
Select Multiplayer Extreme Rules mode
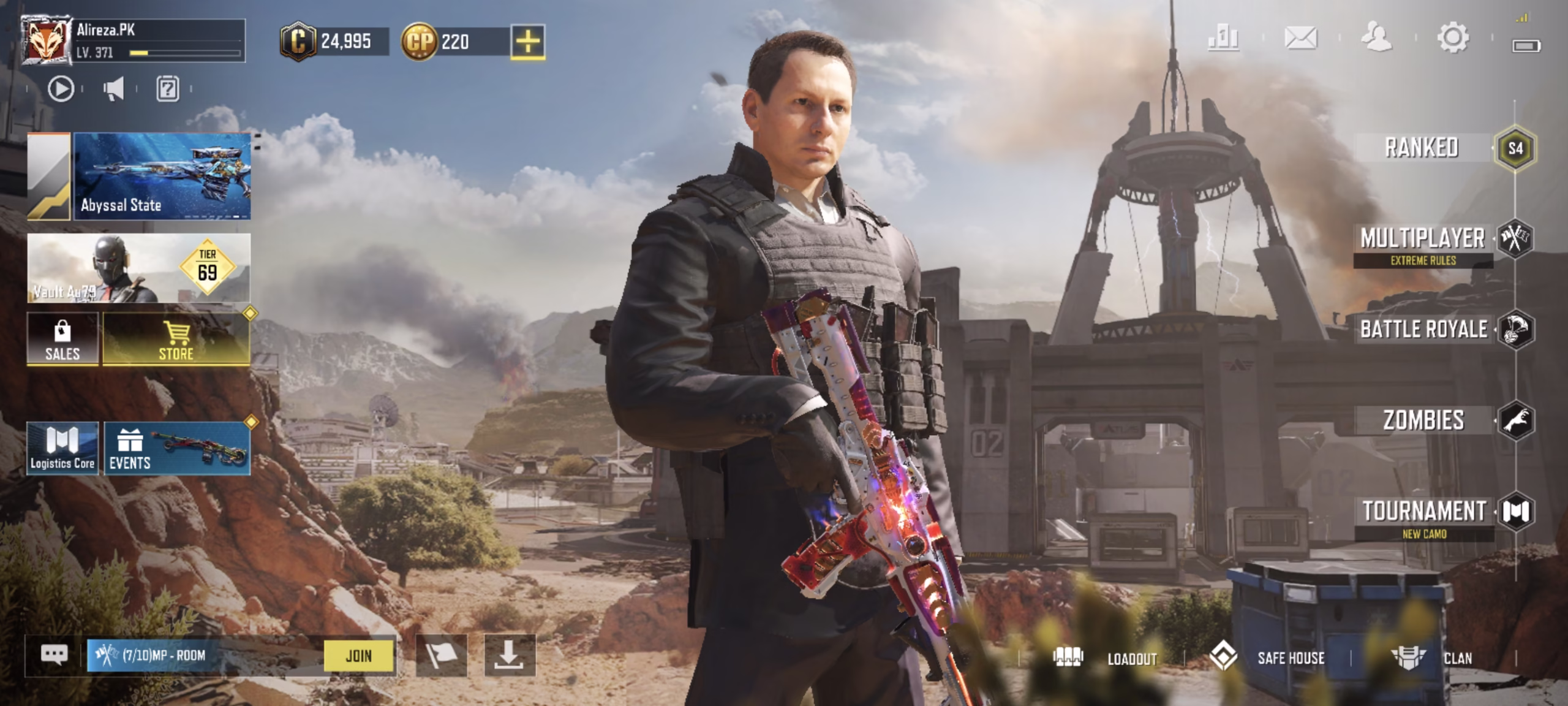point(1423,243)
